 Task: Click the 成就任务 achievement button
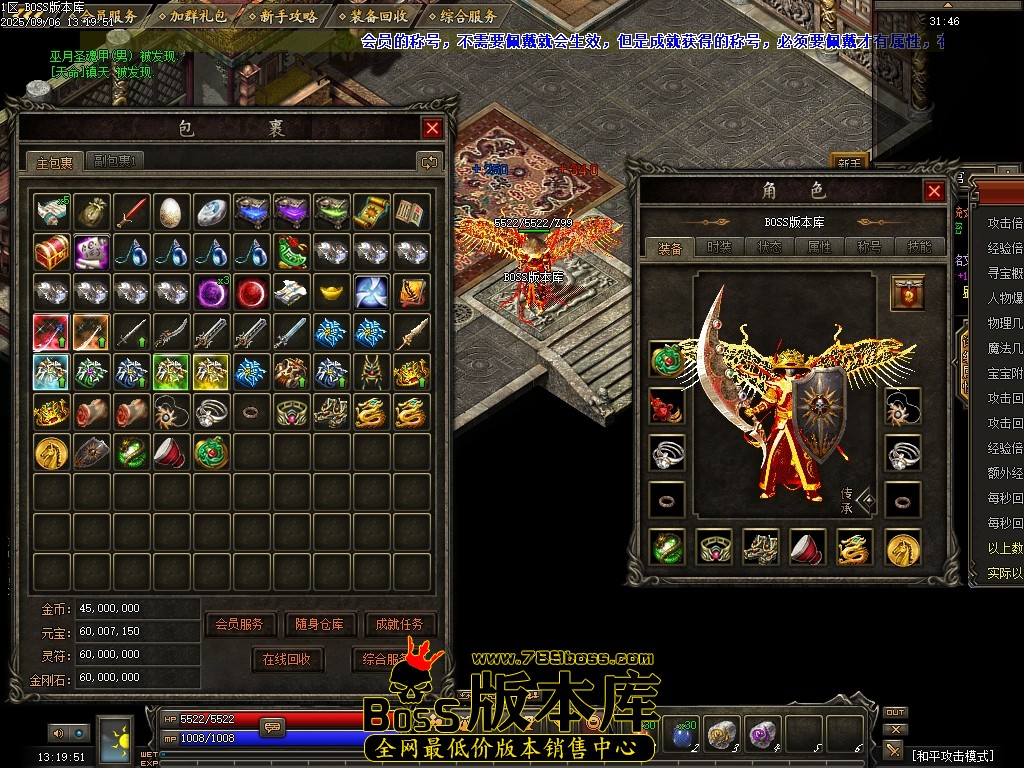(399, 624)
